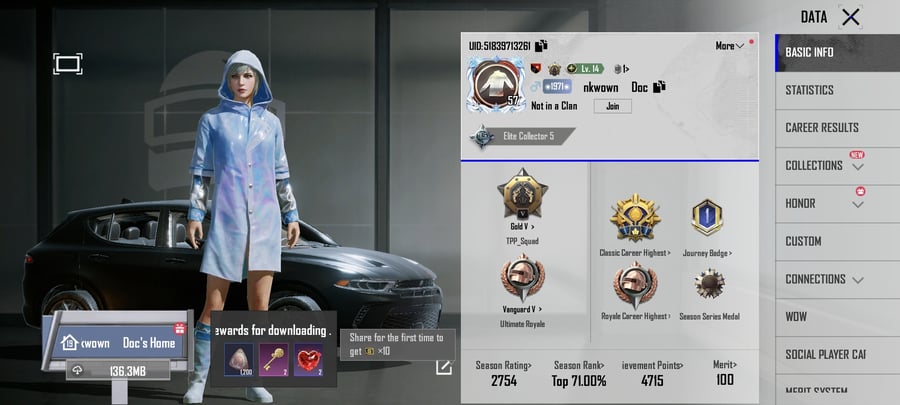Copy the UID with the copy icon

click(x=541, y=46)
